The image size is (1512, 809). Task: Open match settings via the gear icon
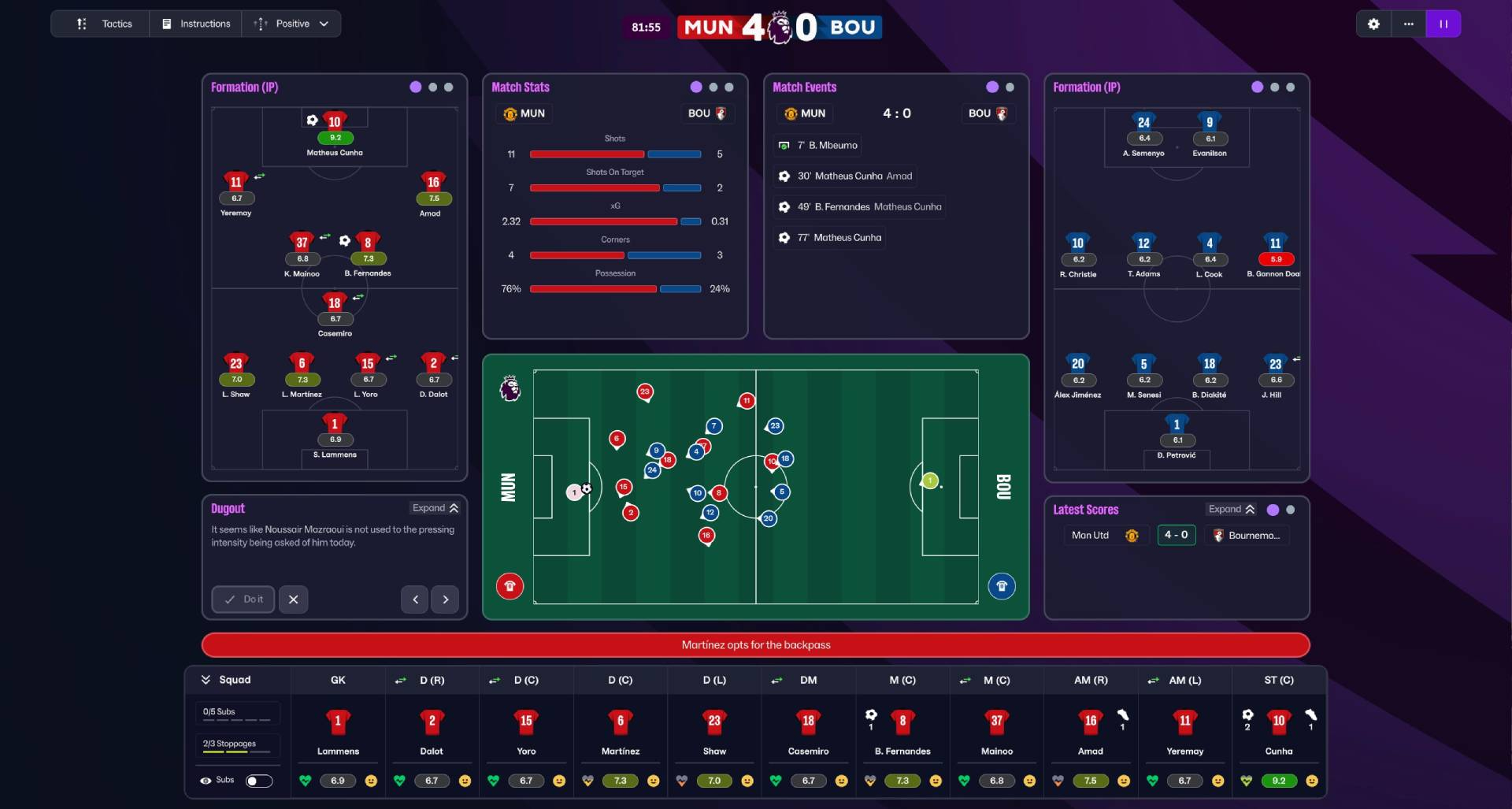pyautogui.click(x=1373, y=24)
